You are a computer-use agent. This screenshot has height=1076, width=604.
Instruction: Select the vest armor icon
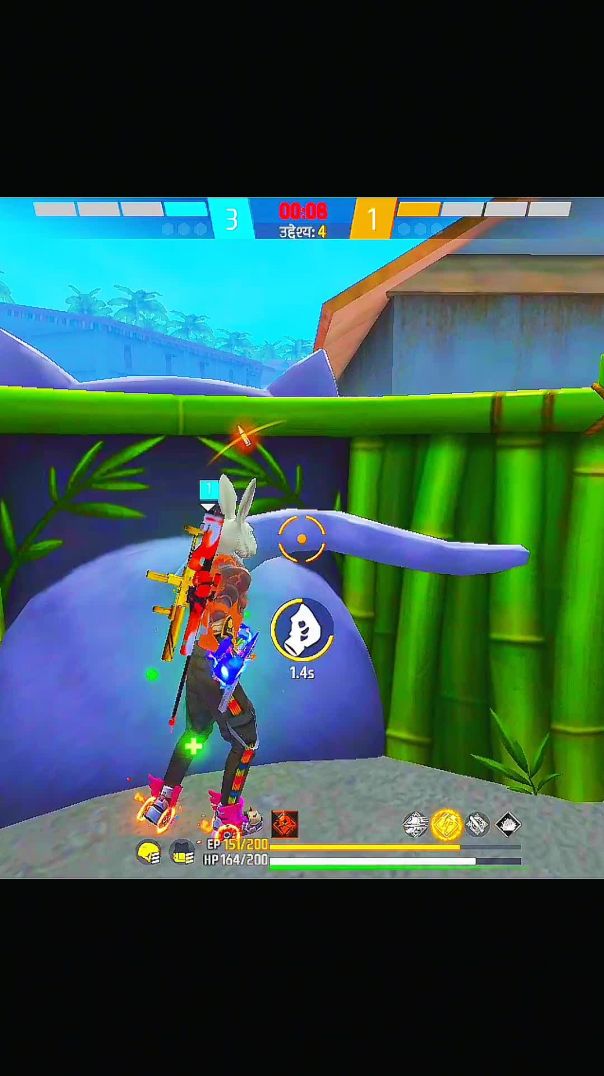181,852
